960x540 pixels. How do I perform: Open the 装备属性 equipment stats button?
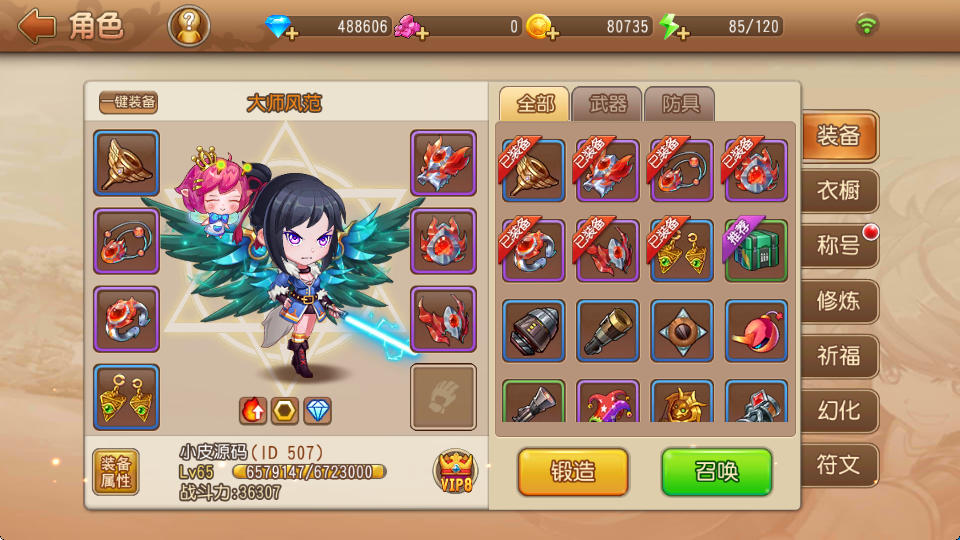pyautogui.click(x=116, y=472)
